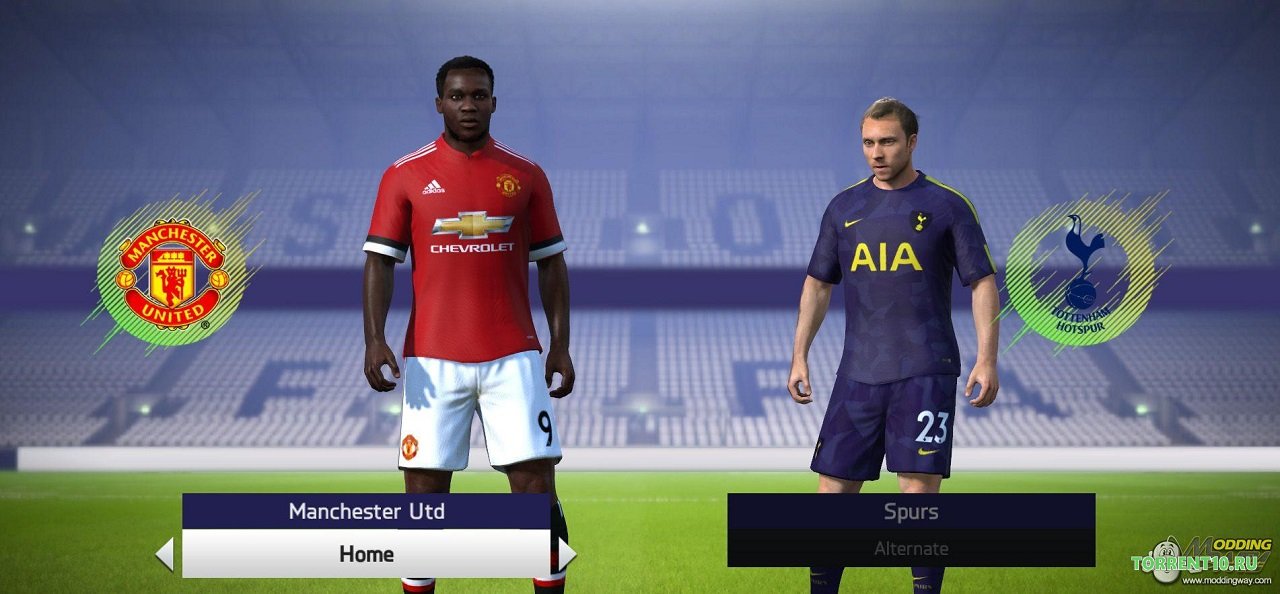Click the Manchester United crest
1280x594 pixels.
tap(172, 270)
